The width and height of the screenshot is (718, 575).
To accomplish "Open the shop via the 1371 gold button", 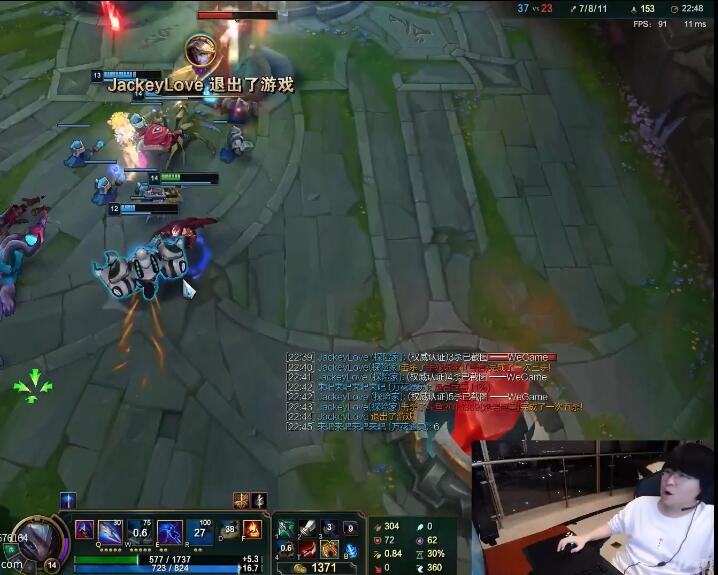I will (x=312, y=568).
